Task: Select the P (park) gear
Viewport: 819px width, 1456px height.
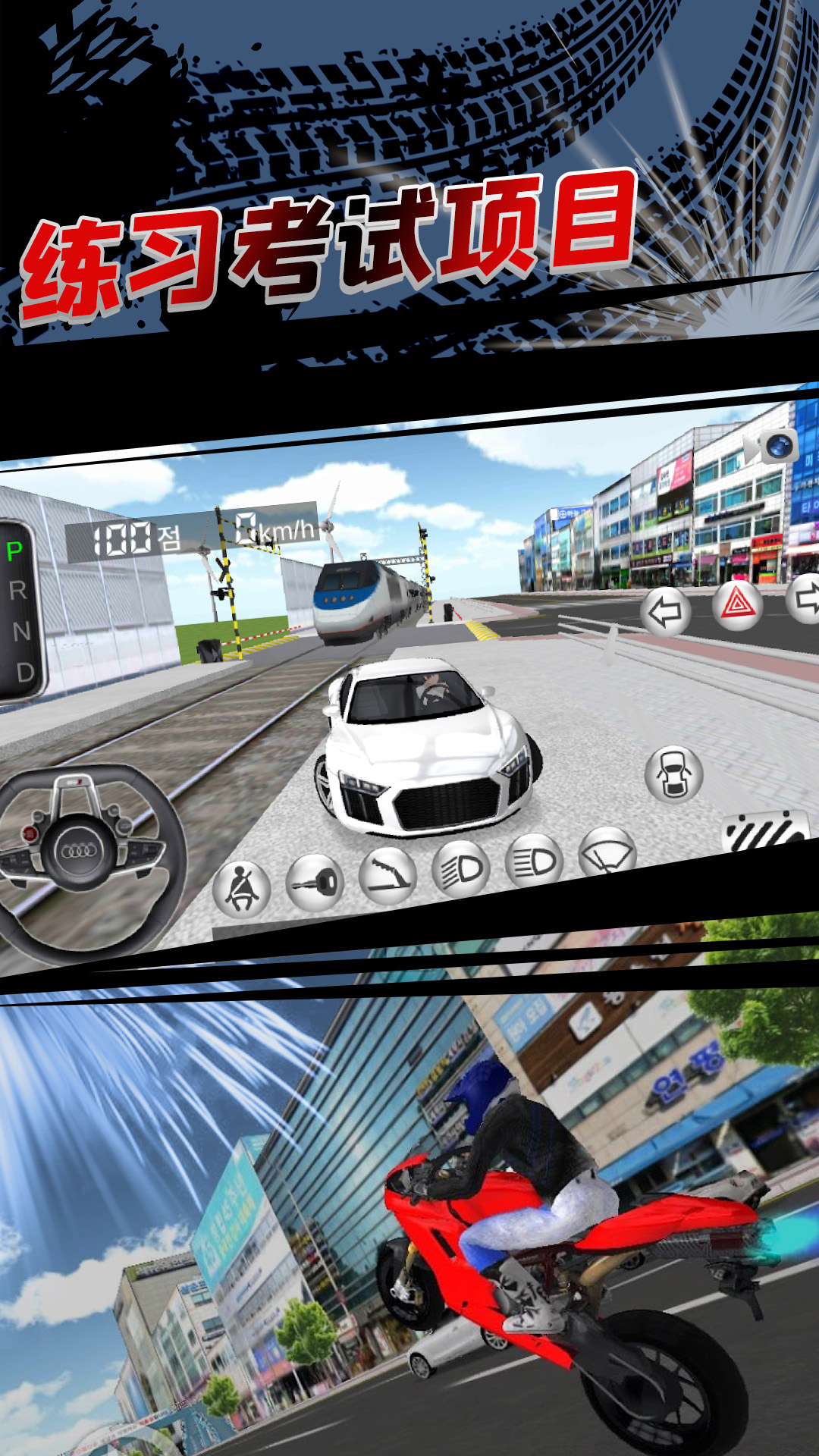Action: click(14, 551)
